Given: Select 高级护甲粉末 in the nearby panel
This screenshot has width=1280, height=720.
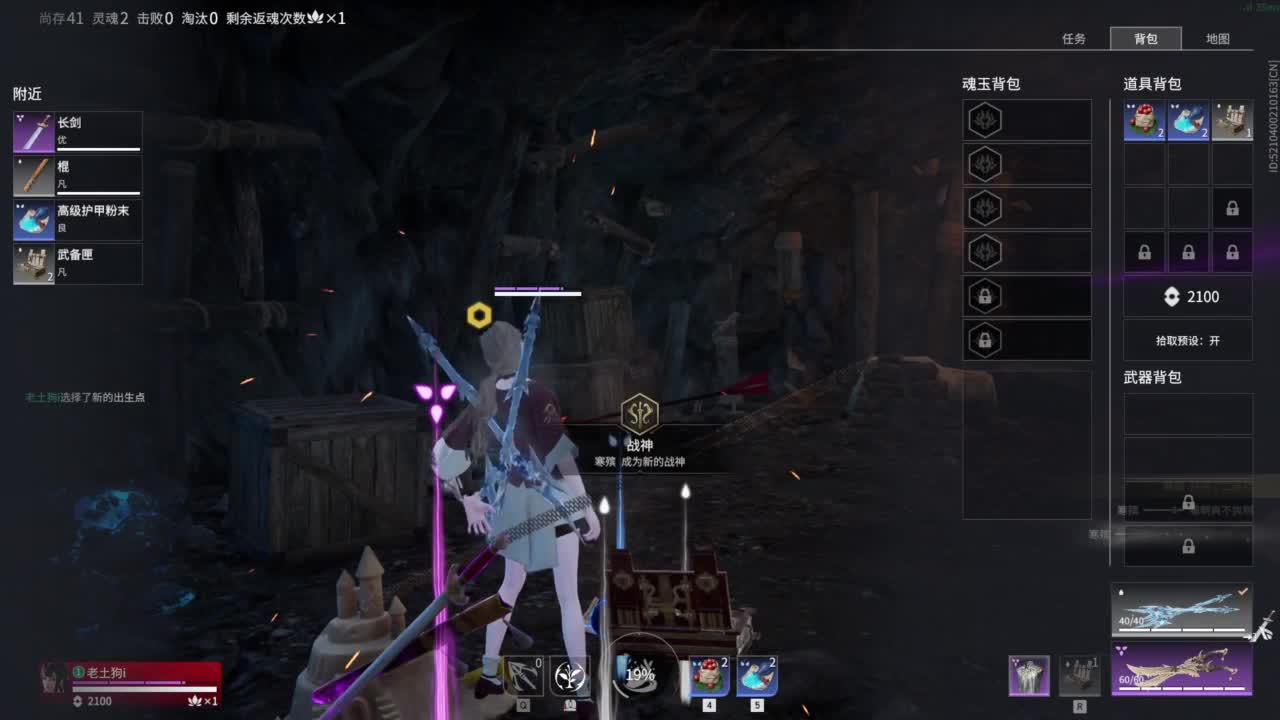Looking at the screenshot, I should (77, 218).
